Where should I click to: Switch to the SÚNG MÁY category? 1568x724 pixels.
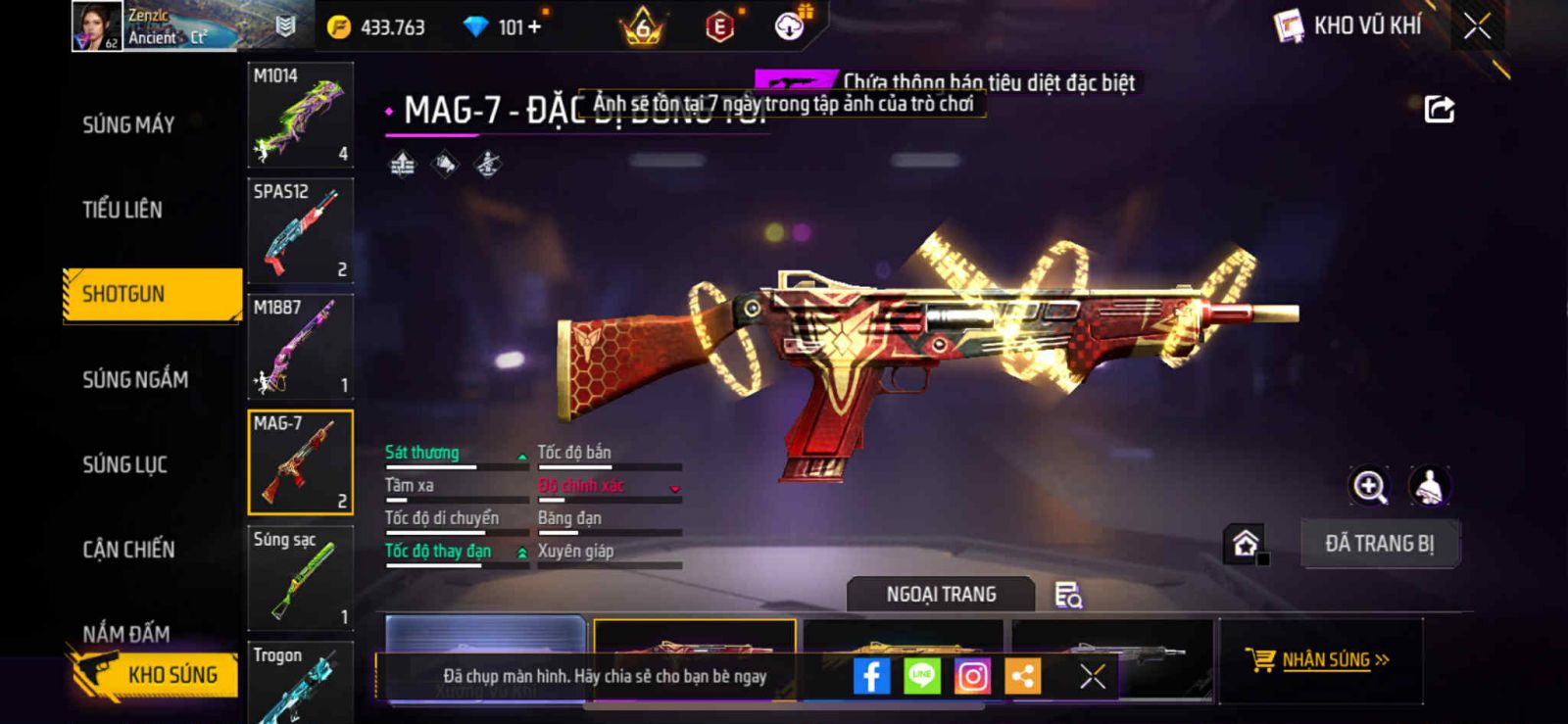pyautogui.click(x=128, y=124)
